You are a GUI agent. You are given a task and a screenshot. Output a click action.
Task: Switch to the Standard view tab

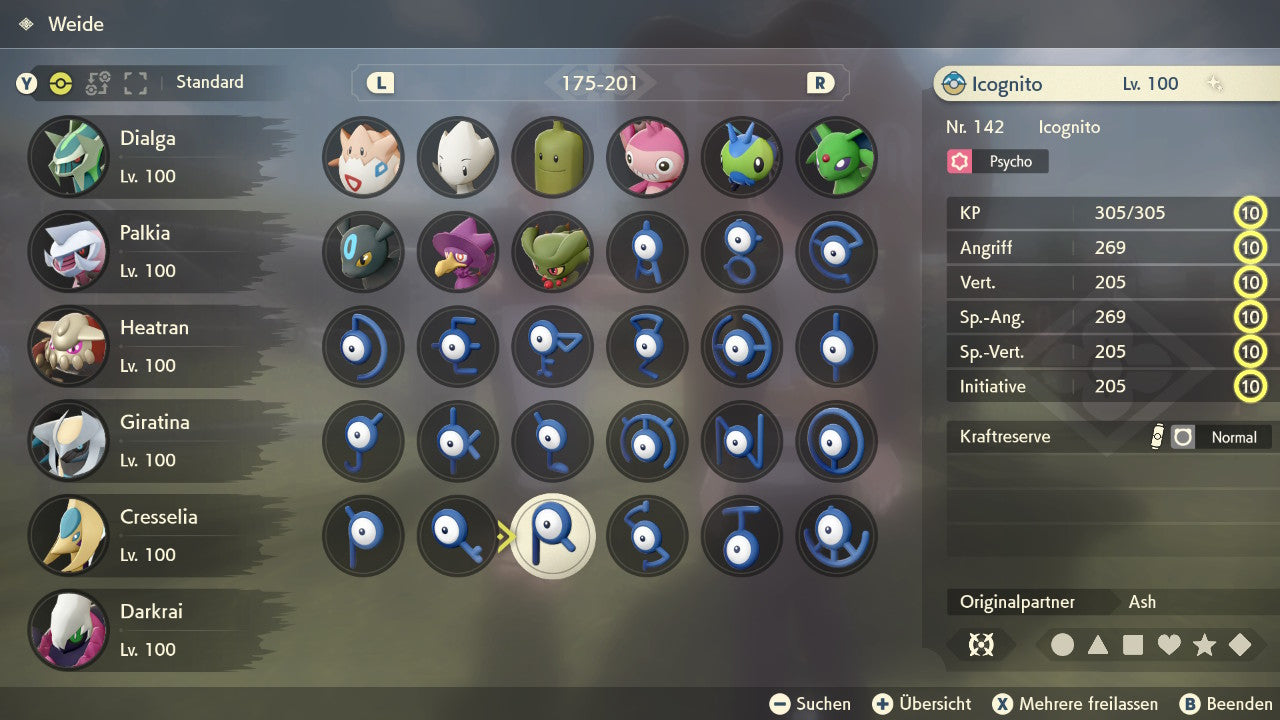(x=209, y=83)
